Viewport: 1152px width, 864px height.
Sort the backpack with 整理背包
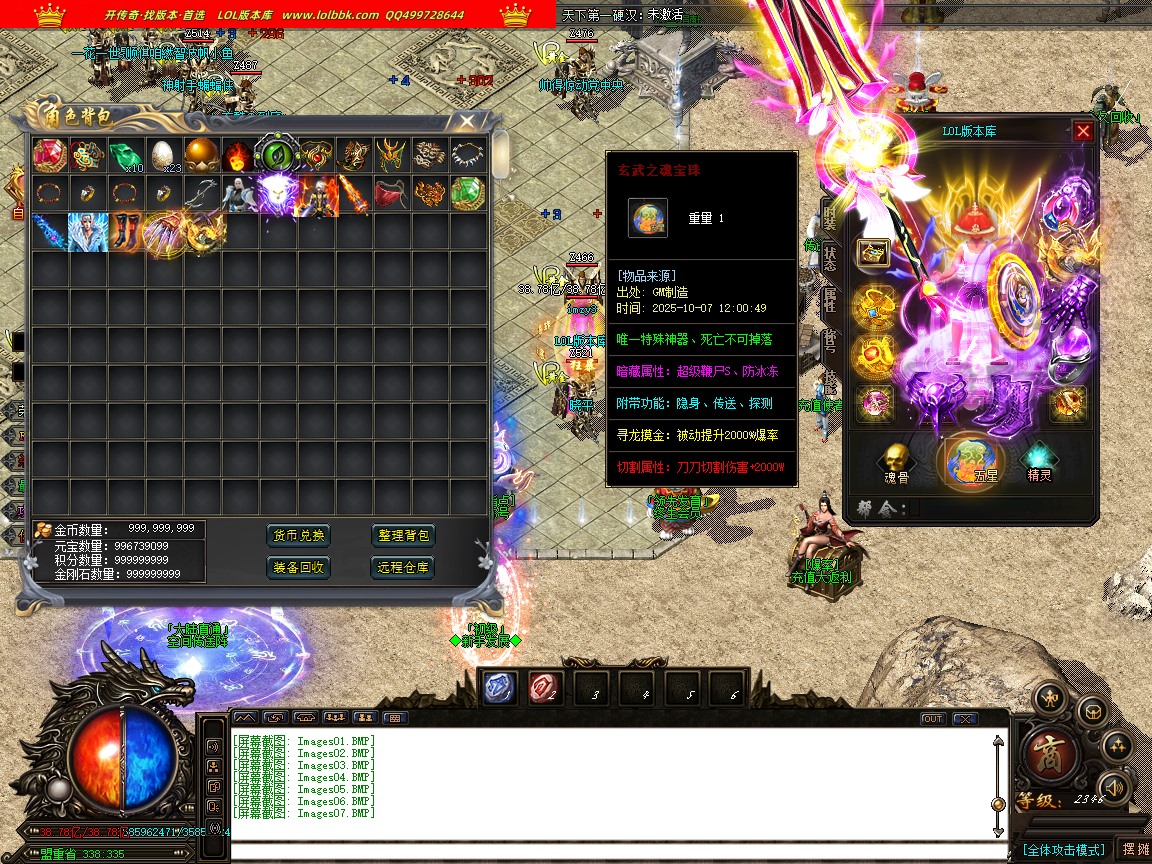pyautogui.click(x=404, y=535)
